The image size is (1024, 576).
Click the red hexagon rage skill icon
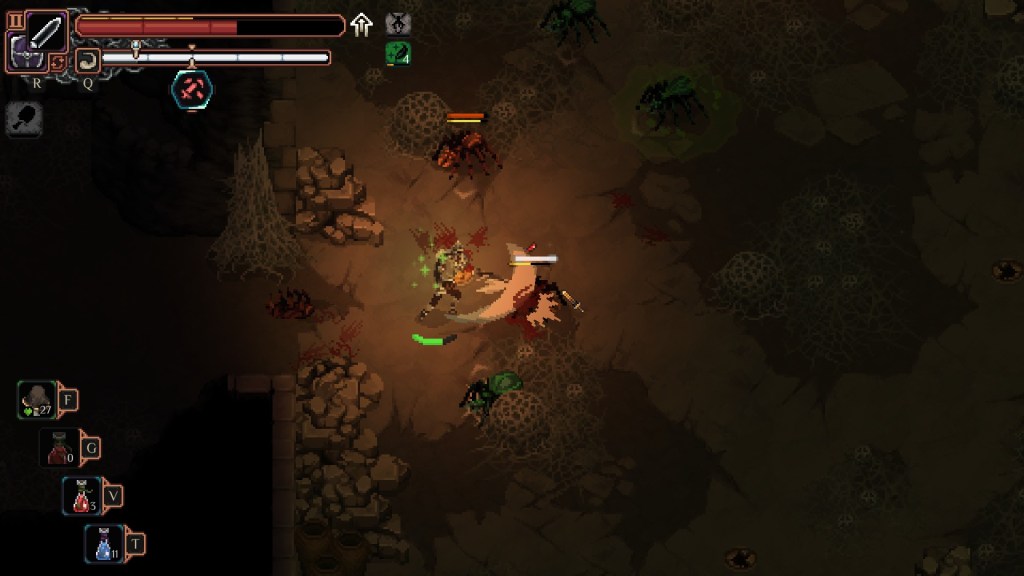coord(190,89)
